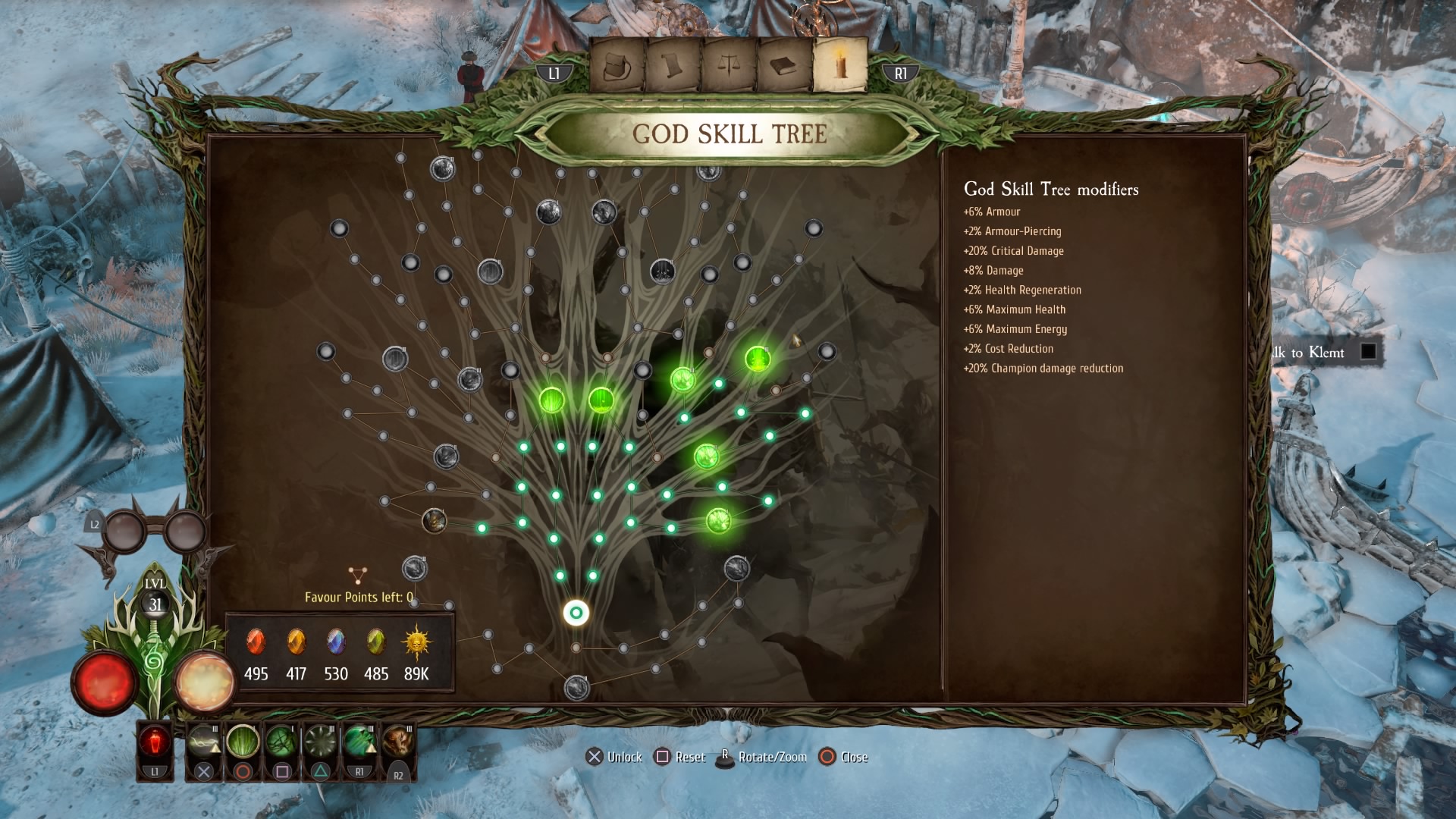1456x819 pixels.
Task: Click the yellow gem currency showing 485
Action: click(x=375, y=642)
